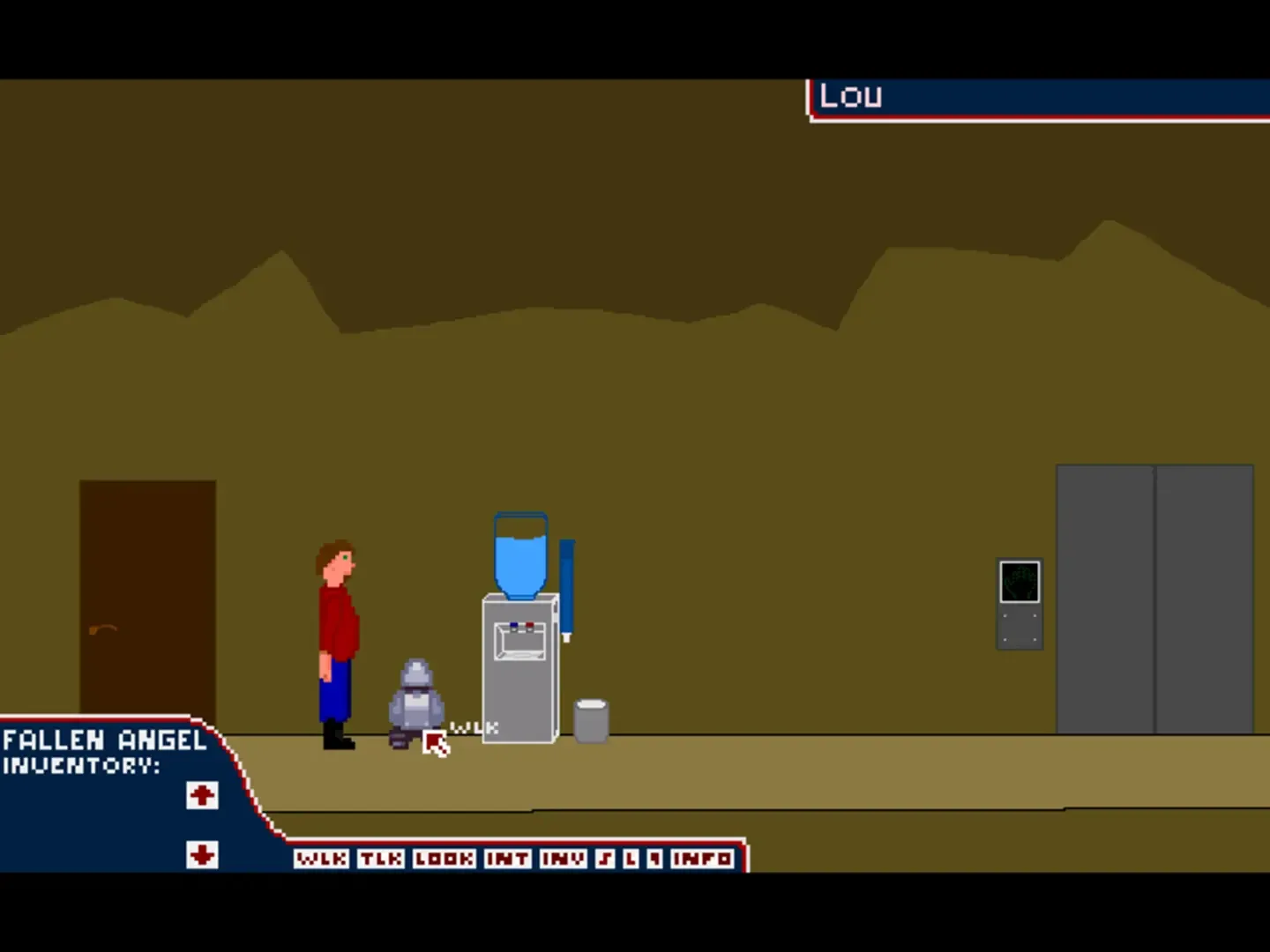
Task: Open the INV inventory verb
Action: [x=564, y=858]
